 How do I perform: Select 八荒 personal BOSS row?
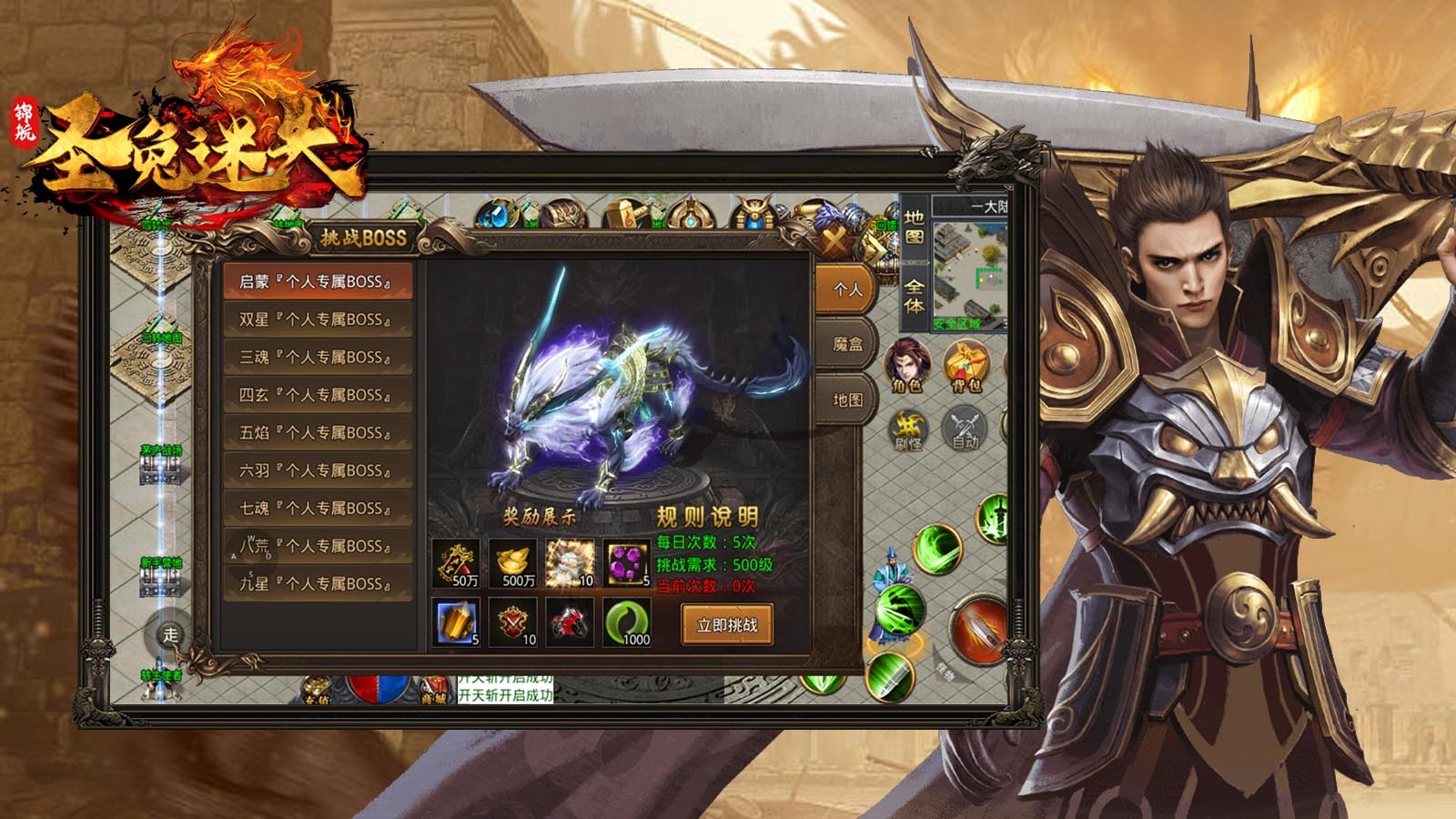coord(317,546)
